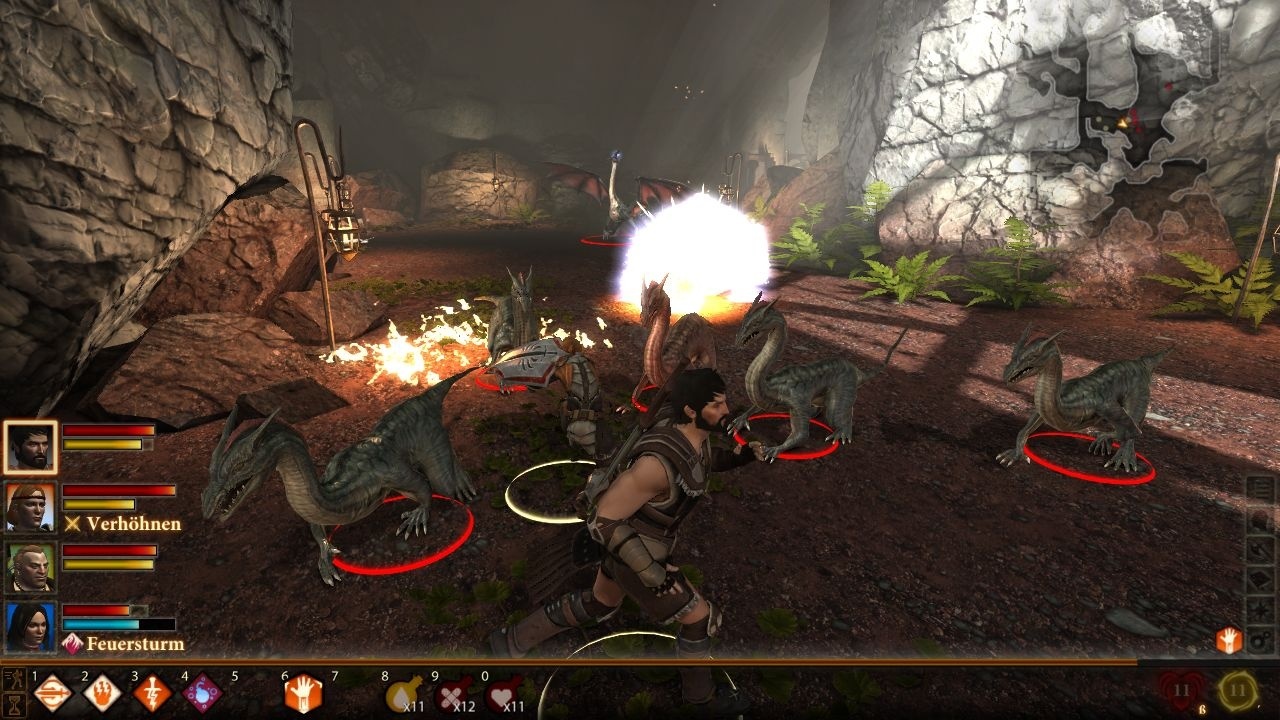Click the orange hand icon above the bottom bar

click(1229, 641)
